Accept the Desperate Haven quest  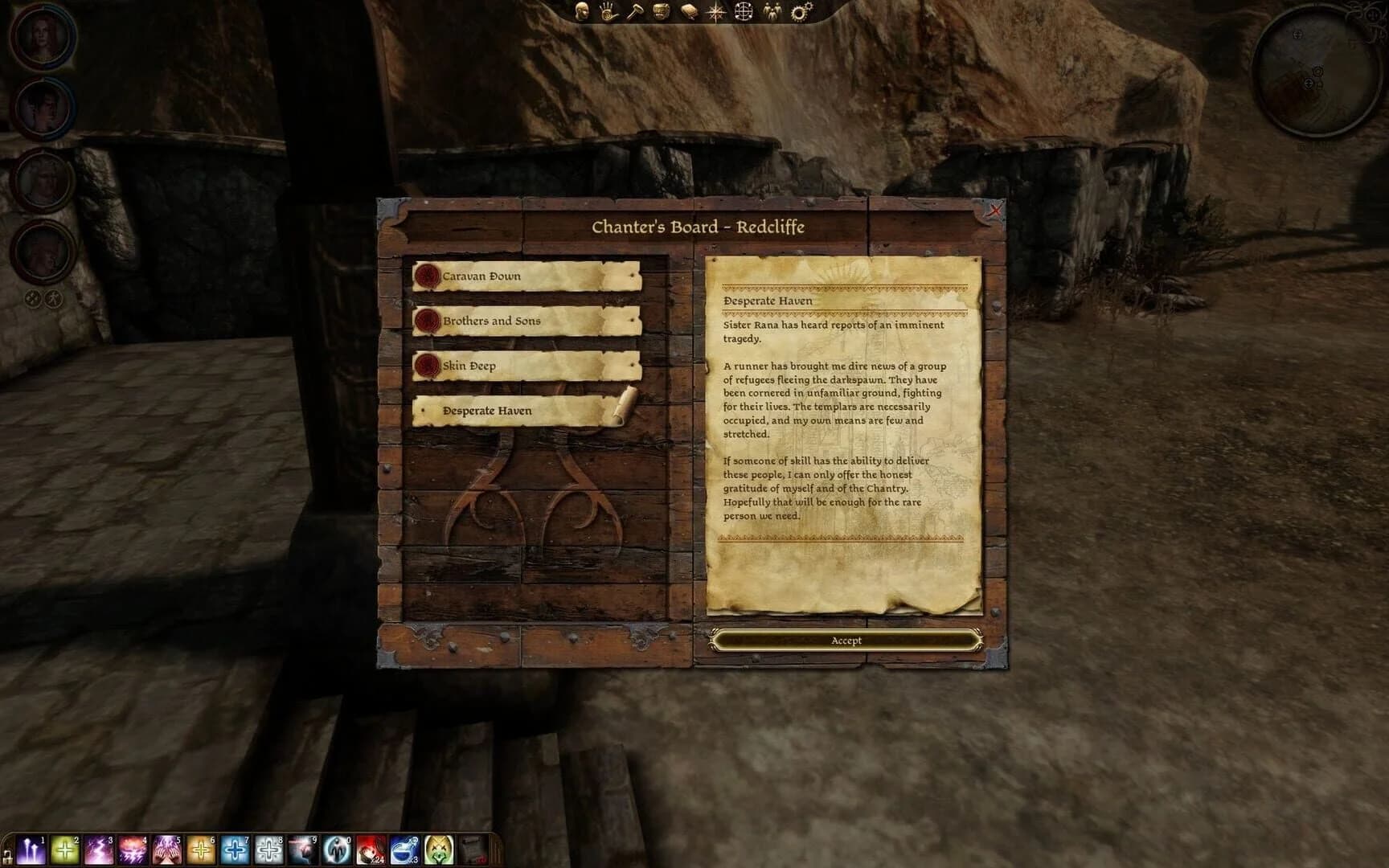coord(846,640)
